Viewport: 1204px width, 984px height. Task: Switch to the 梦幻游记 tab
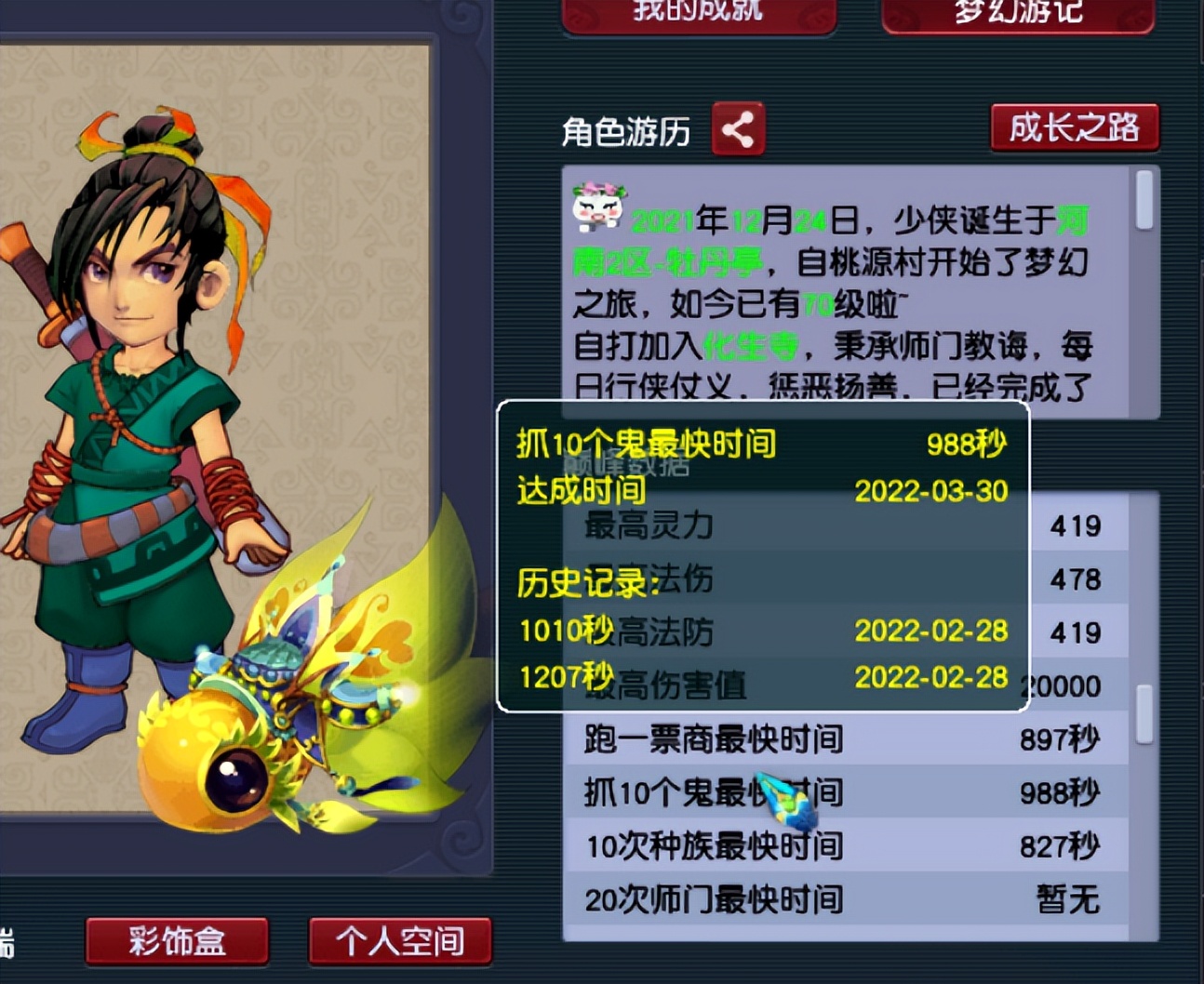(x=1017, y=13)
